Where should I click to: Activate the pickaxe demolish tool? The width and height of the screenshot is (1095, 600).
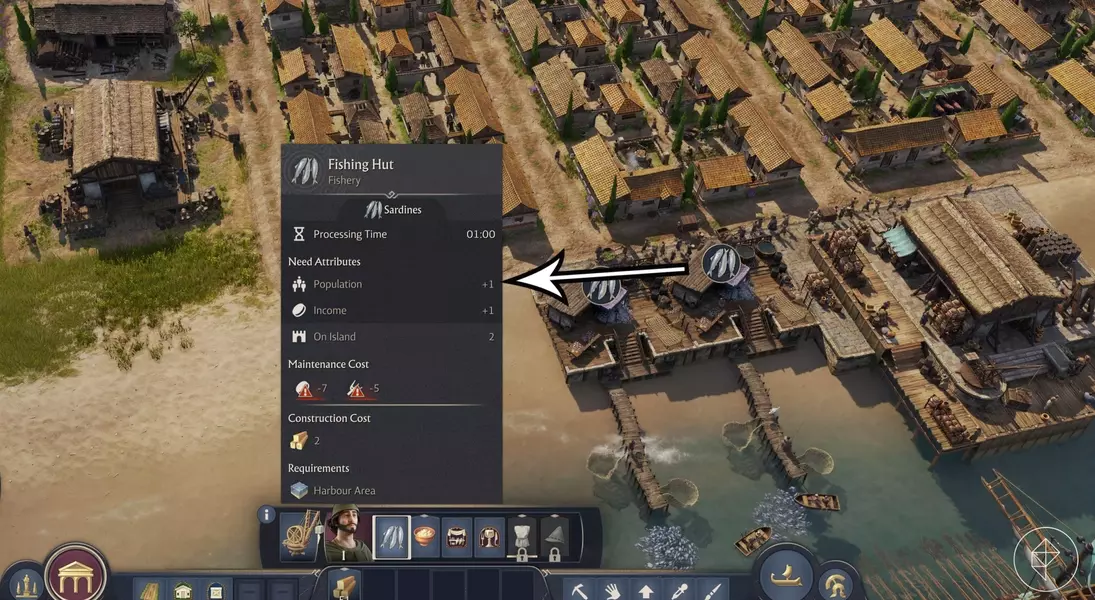577,590
